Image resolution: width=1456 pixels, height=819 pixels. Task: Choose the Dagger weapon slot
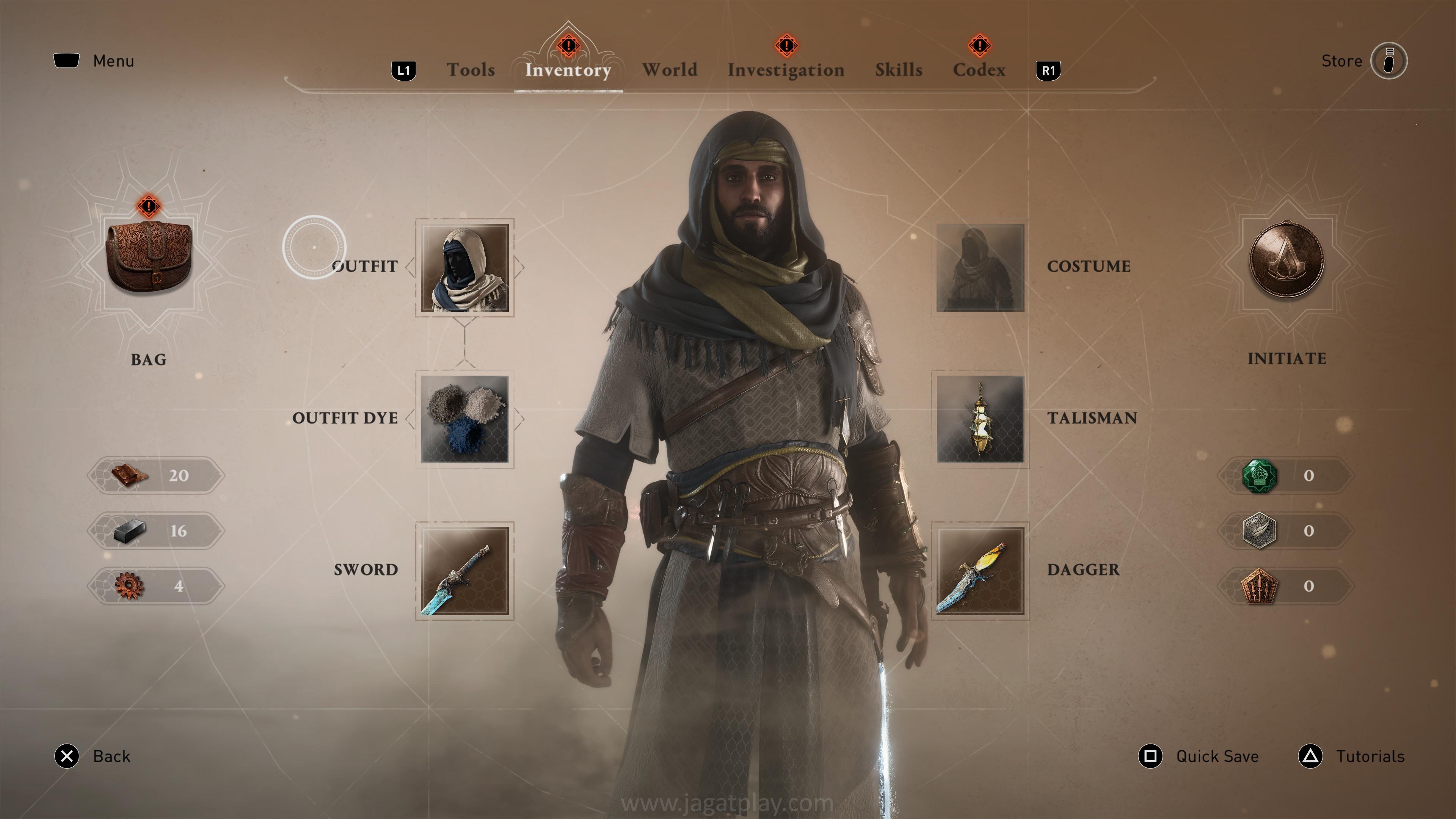coord(980,570)
